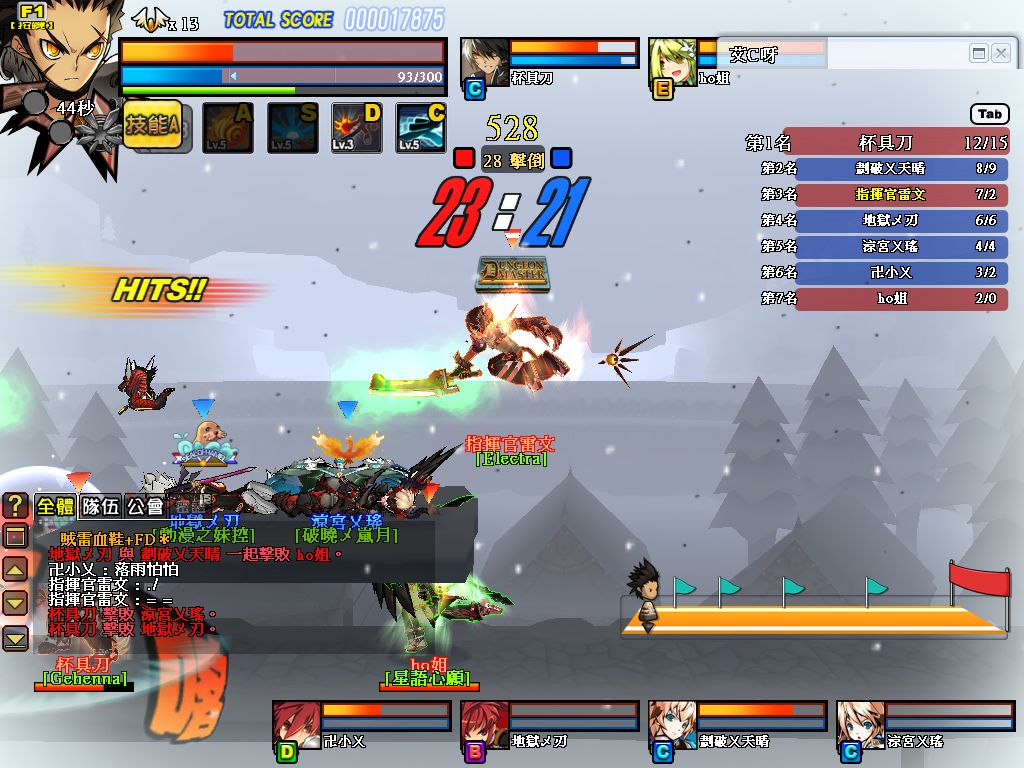The image size is (1024, 768).
Task: Activate the S-slot blue burst skill
Action: 292,128
